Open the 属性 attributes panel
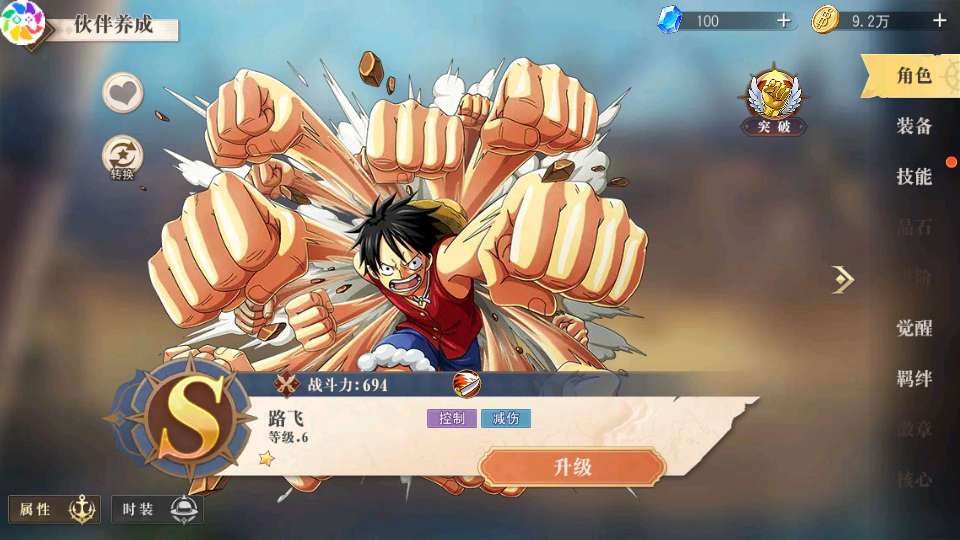960x540 pixels. pyautogui.click(x=54, y=509)
